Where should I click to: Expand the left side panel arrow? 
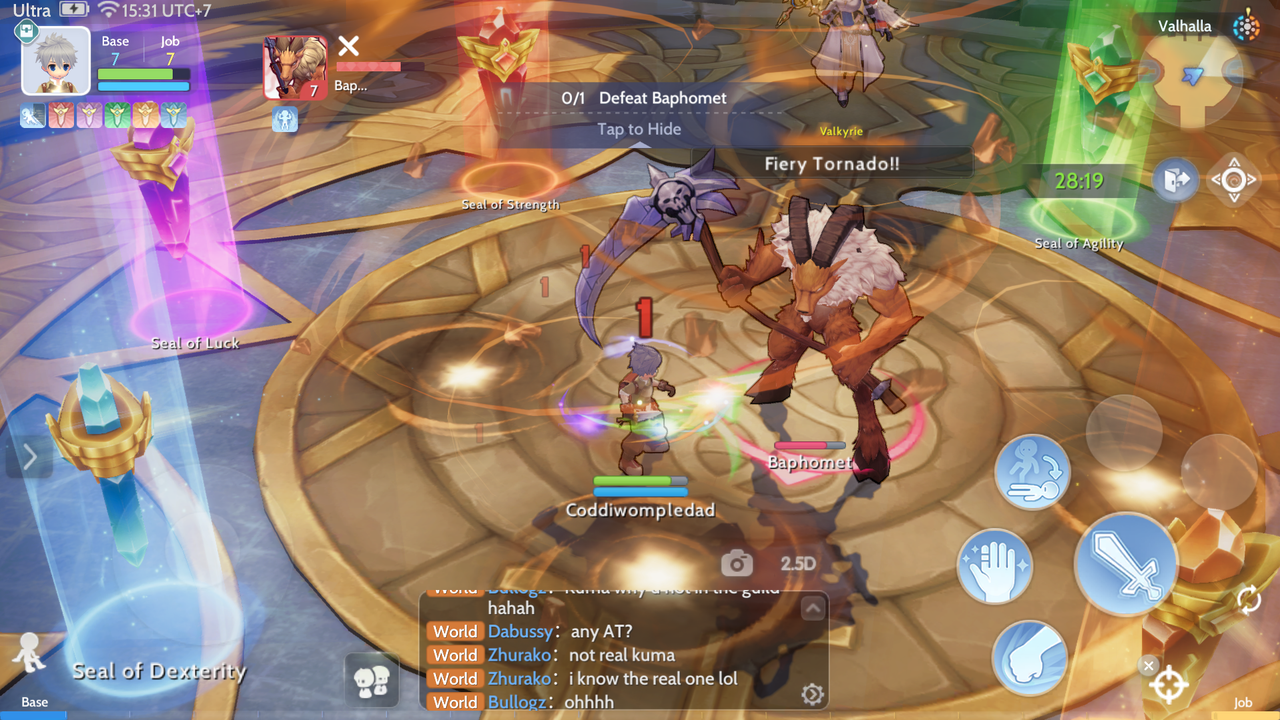pyautogui.click(x=29, y=458)
